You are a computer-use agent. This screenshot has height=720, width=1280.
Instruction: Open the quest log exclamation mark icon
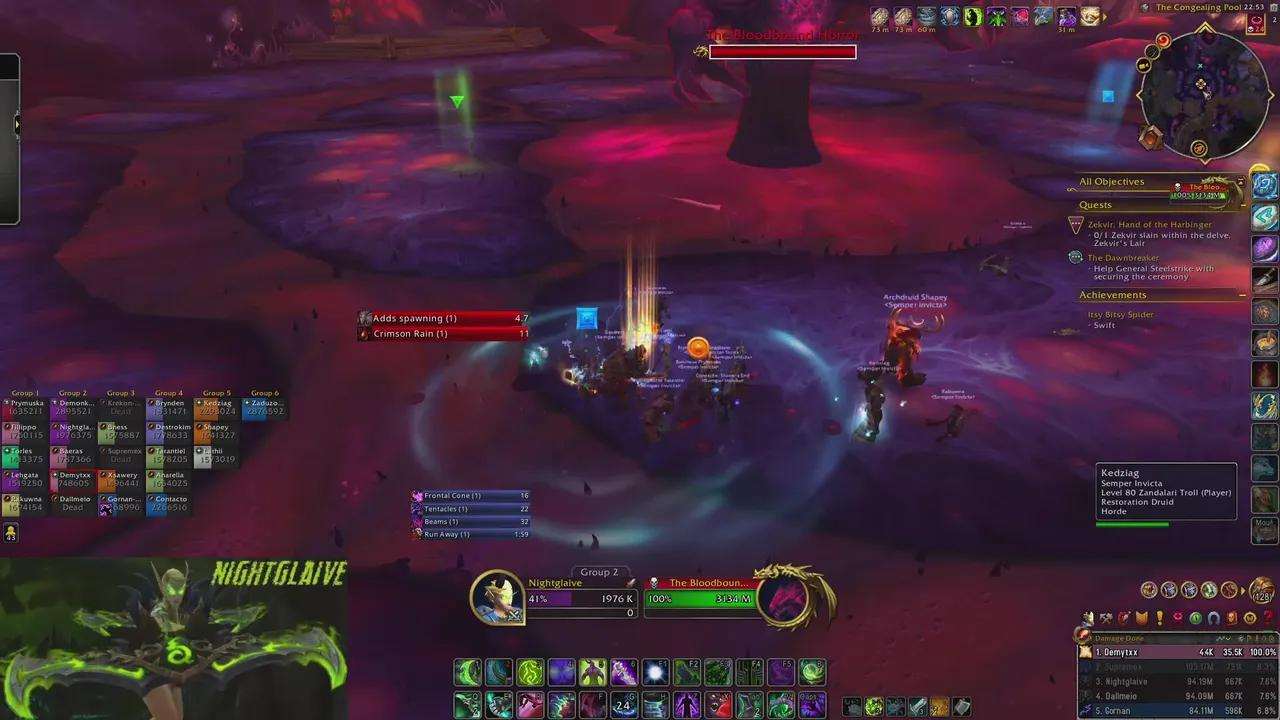[1159, 618]
